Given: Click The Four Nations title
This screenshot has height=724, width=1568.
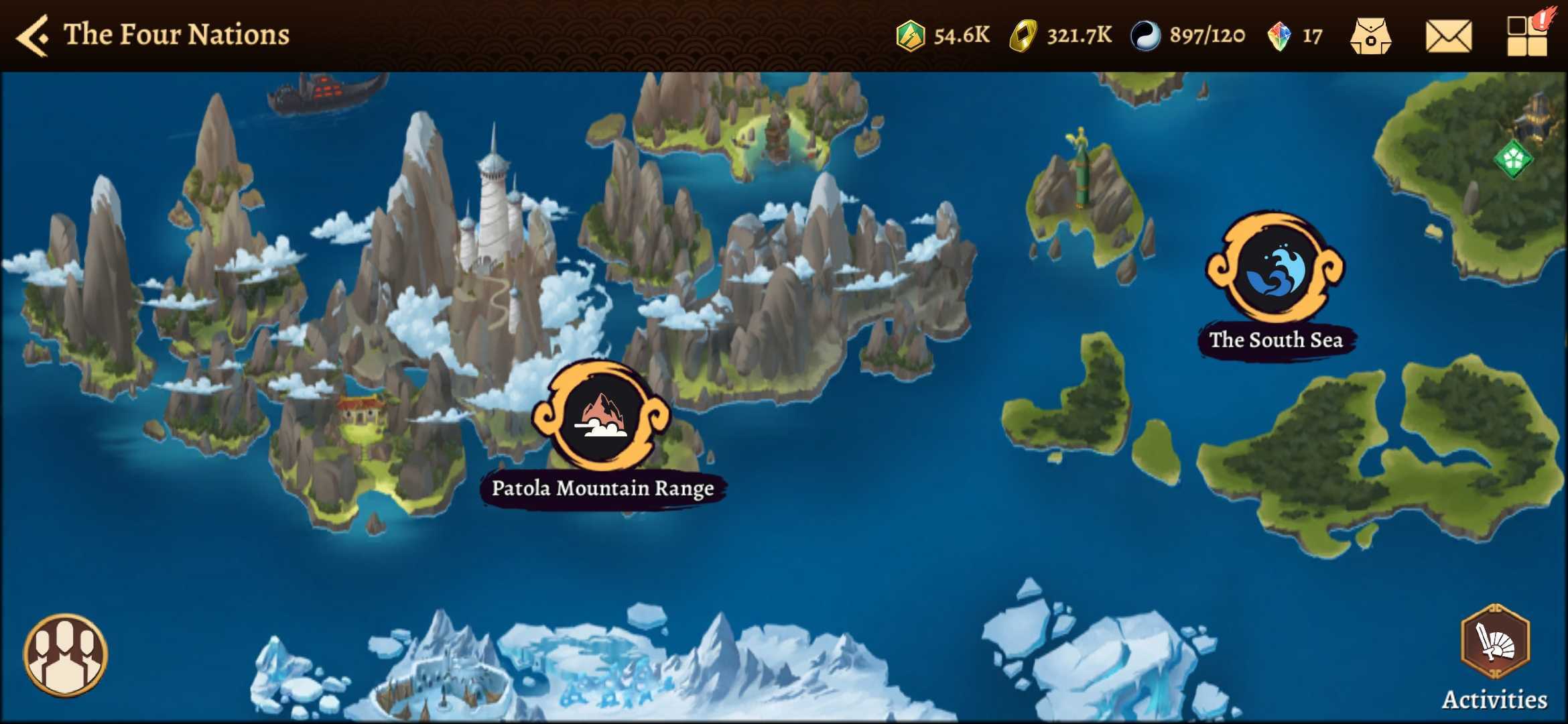Looking at the screenshot, I should click(x=176, y=35).
